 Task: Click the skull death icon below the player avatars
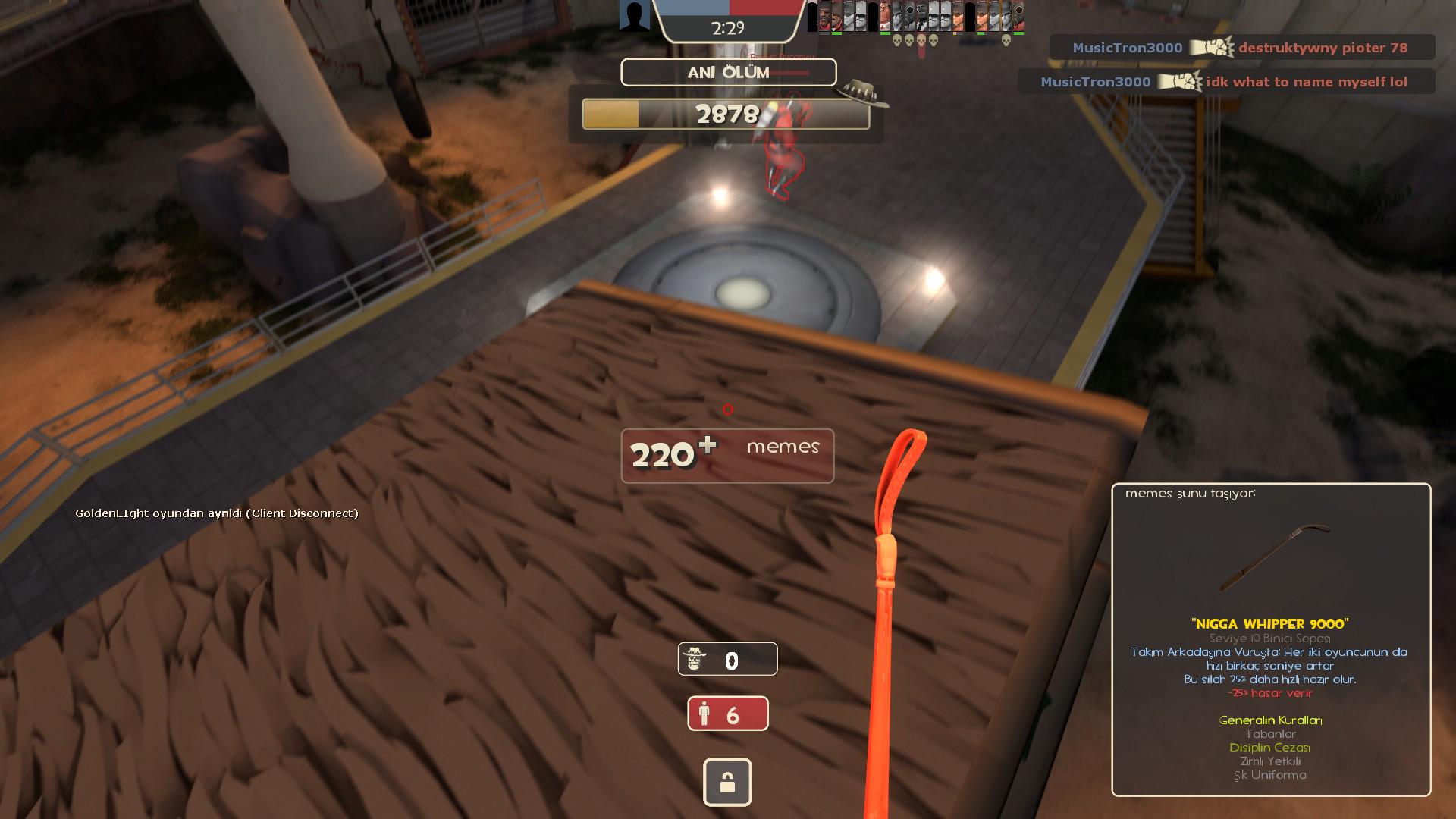click(898, 42)
